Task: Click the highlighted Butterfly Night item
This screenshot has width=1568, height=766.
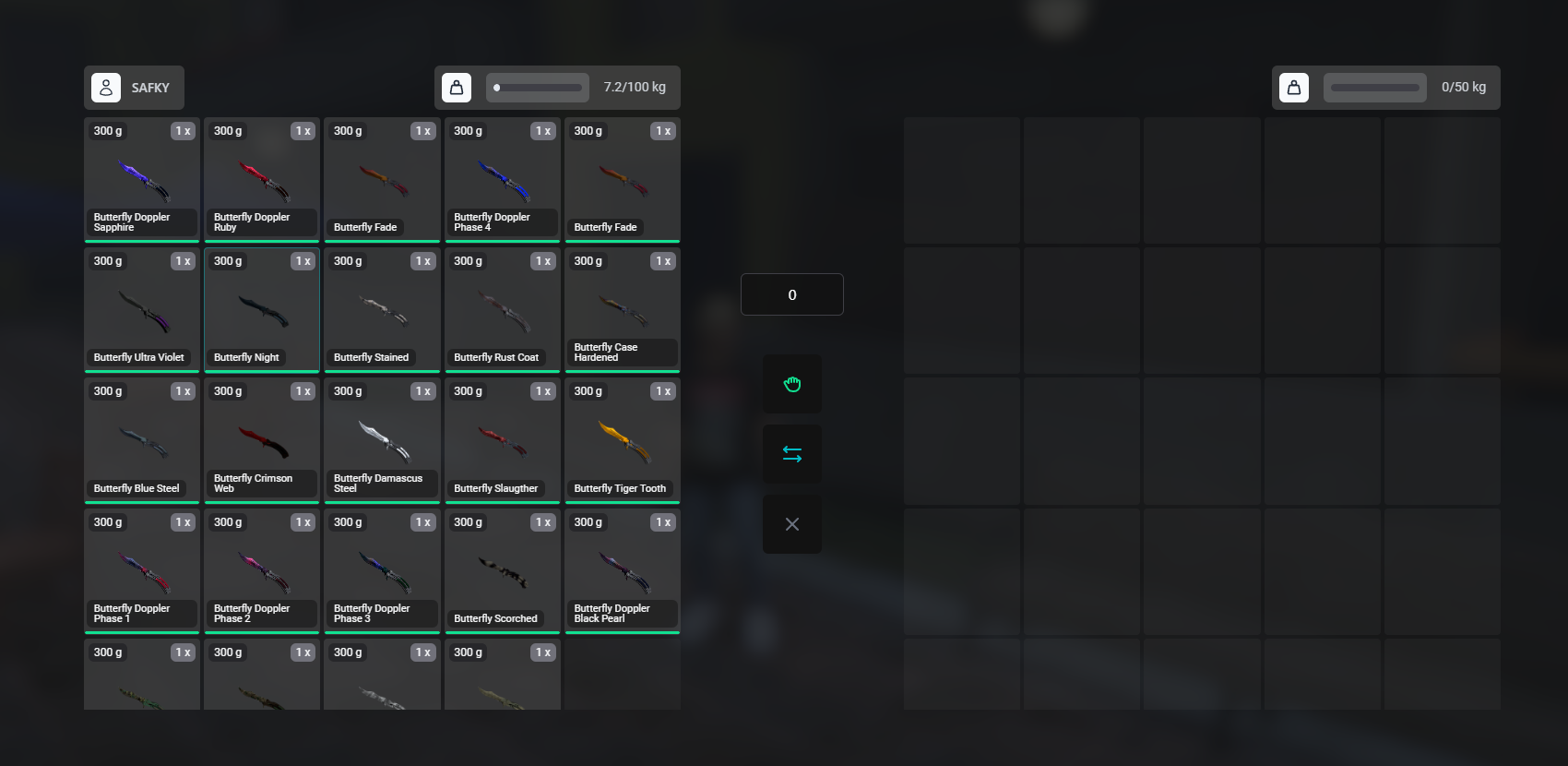Action: pos(261,310)
